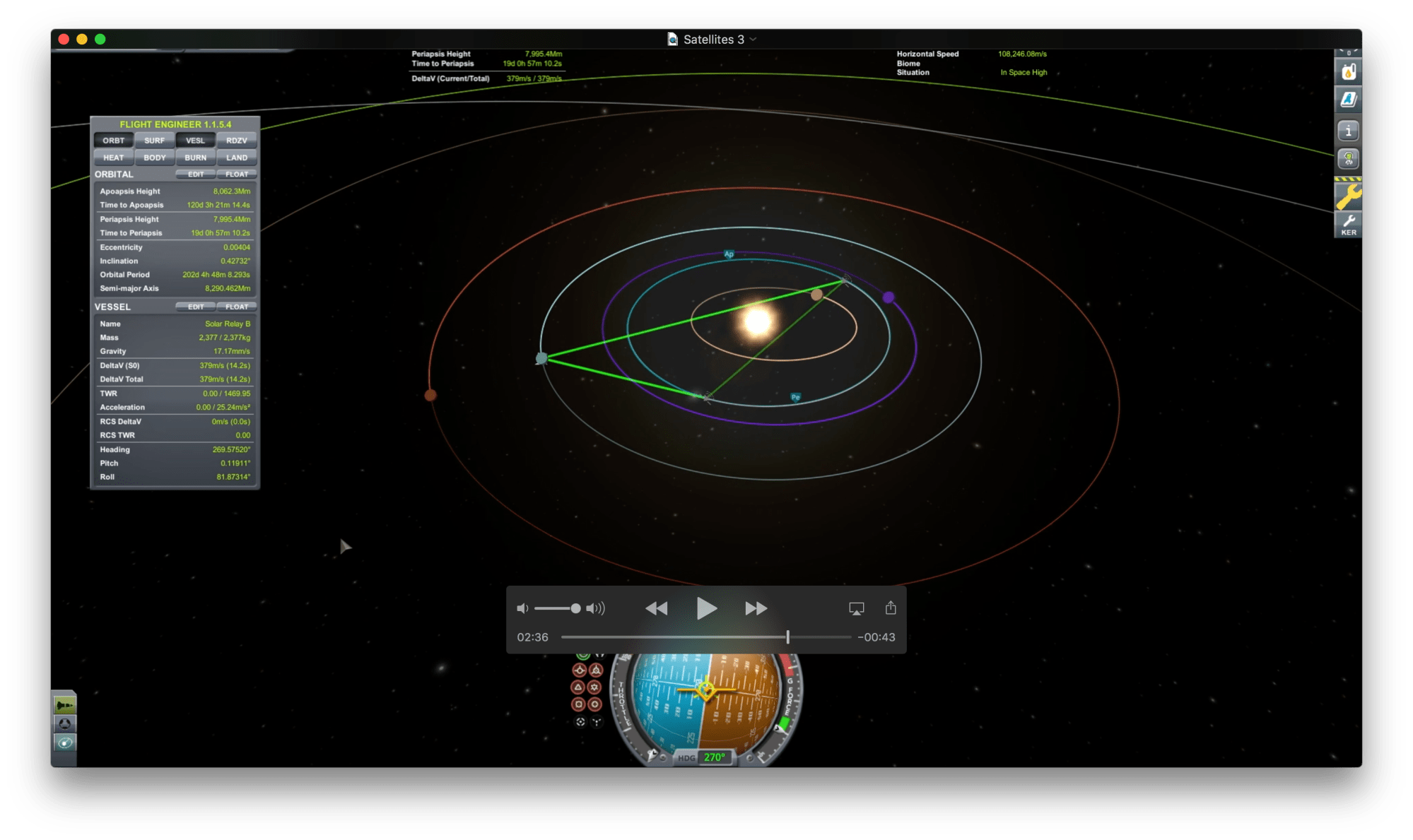Show the BODY readout section

(154, 158)
